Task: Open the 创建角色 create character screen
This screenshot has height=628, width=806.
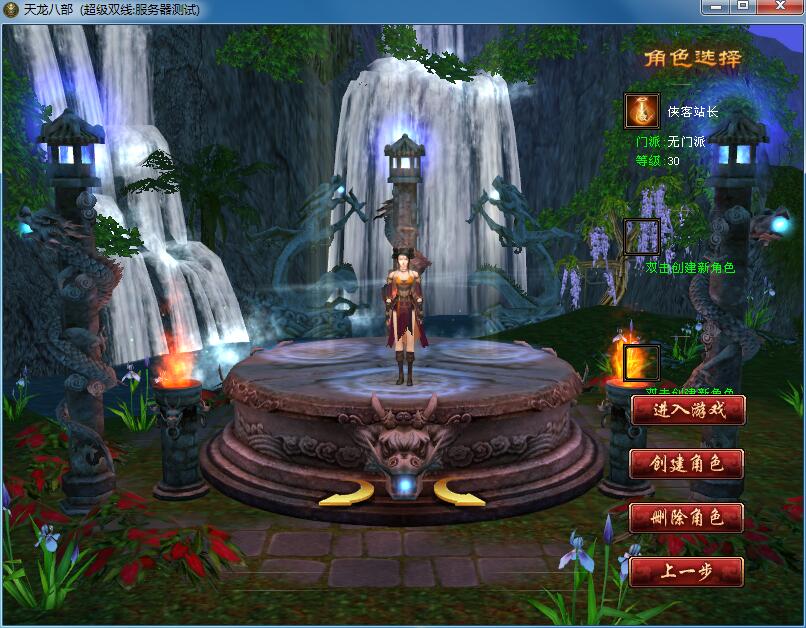Action: [x=688, y=464]
